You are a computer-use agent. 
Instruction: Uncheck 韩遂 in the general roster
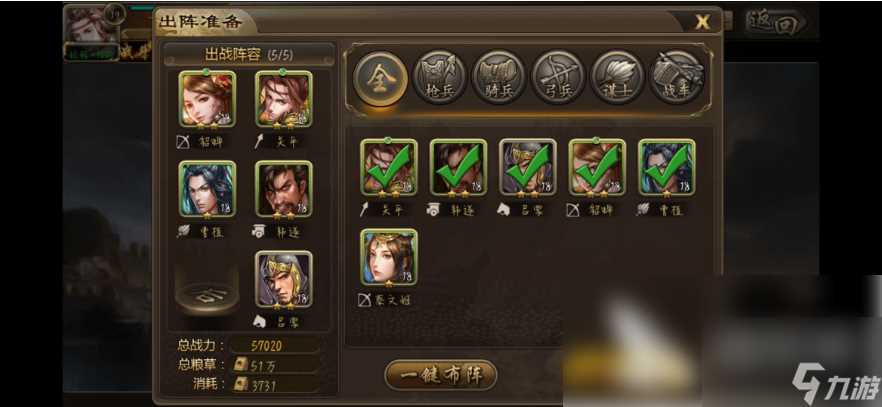(x=458, y=168)
